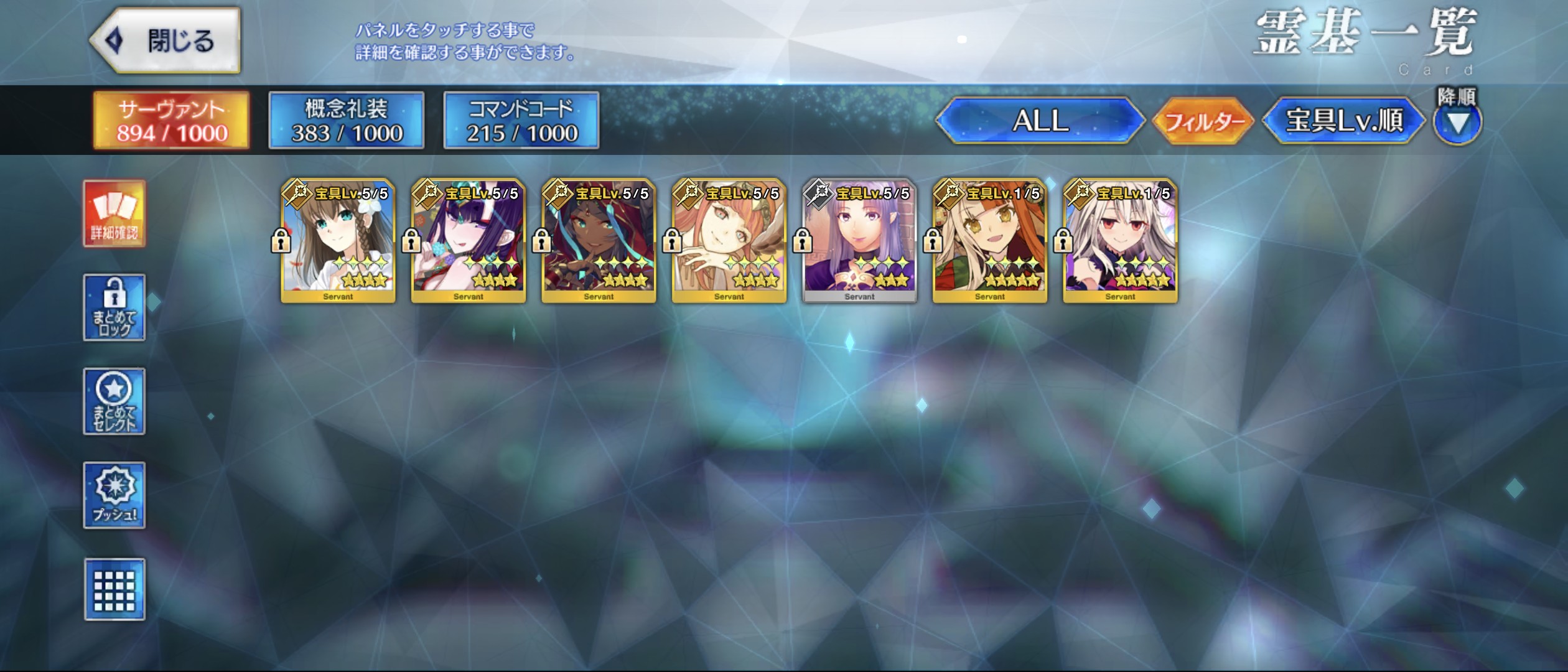
Task: Activate the 詳細確認 detail check button
Action: tap(114, 214)
